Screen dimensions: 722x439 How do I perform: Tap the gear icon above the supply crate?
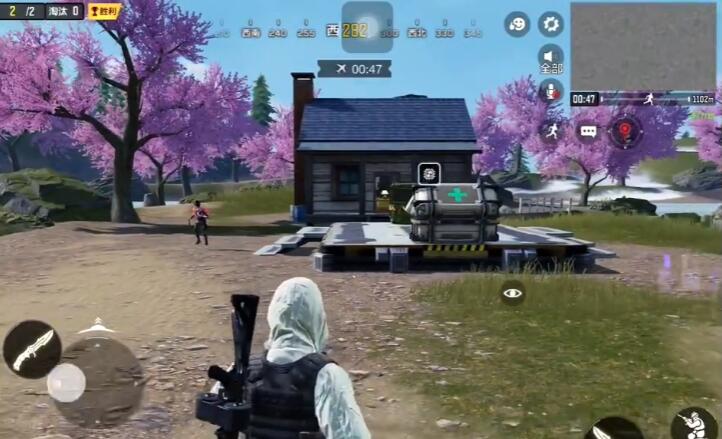(x=428, y=173)
